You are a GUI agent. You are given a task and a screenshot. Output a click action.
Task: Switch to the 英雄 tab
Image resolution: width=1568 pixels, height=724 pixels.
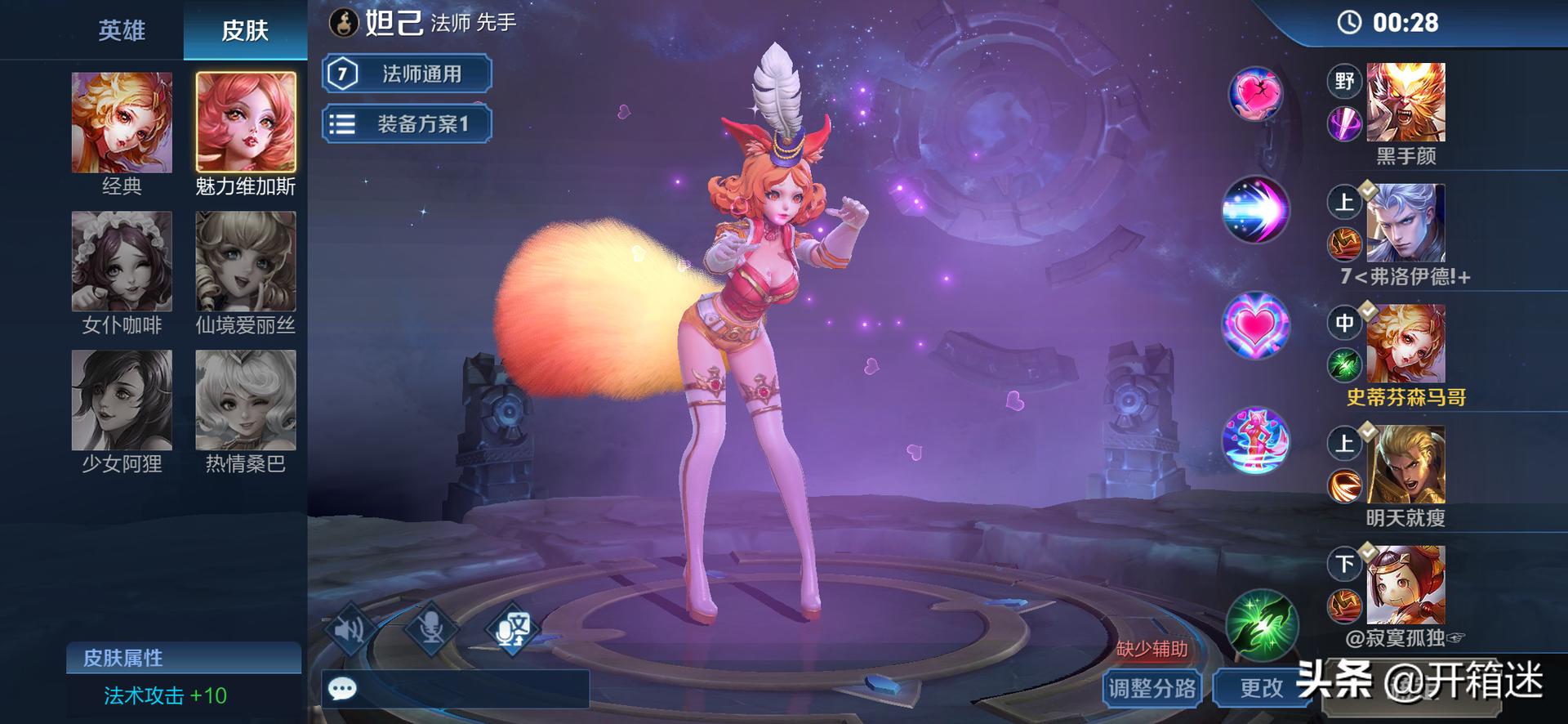122,30
